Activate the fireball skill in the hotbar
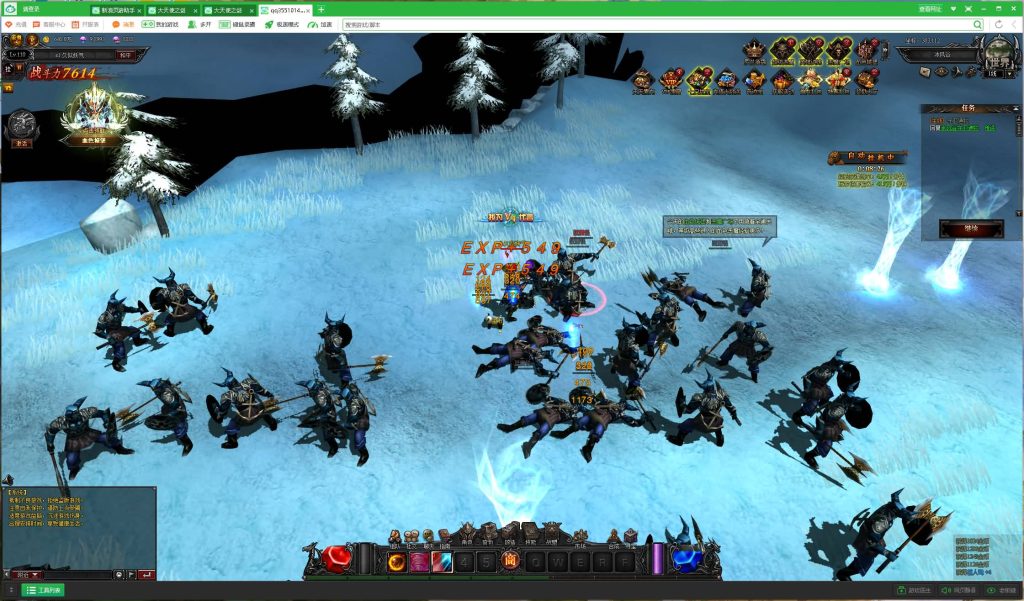1024x601 pixels. coord(397,562)
